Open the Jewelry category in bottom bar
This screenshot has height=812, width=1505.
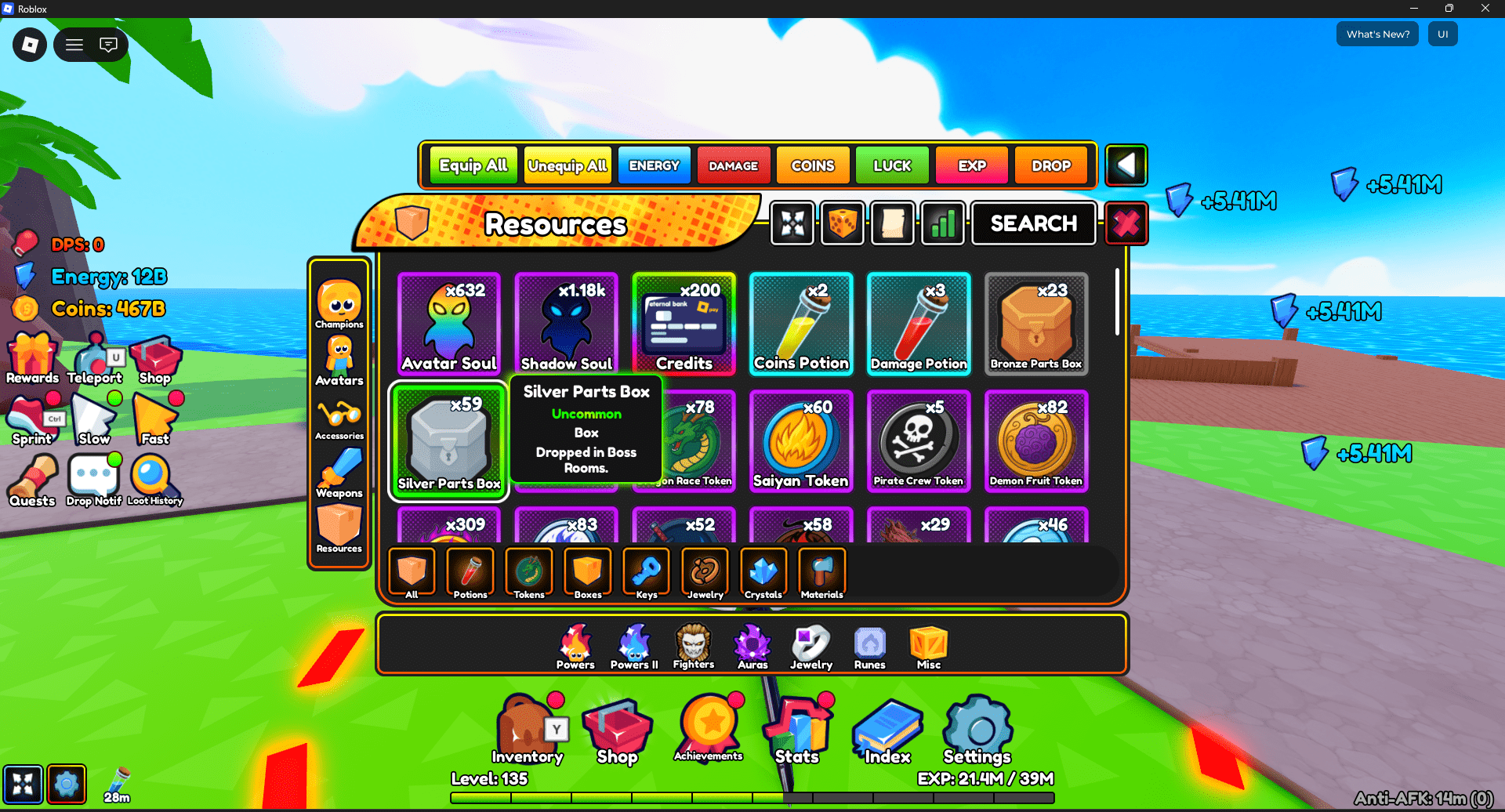[x=811, y=644]
